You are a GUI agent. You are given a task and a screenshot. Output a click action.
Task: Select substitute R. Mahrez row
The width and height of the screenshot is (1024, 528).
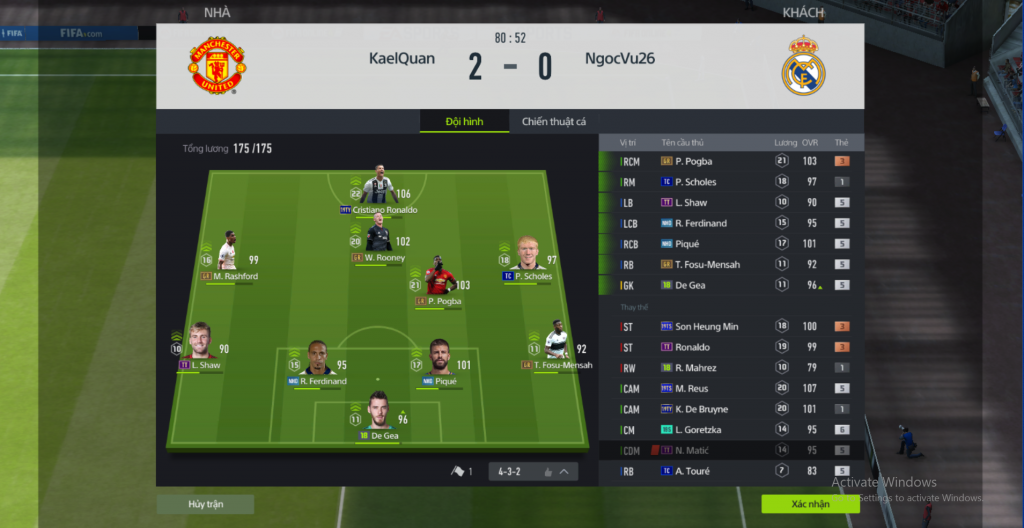(730, 368)
